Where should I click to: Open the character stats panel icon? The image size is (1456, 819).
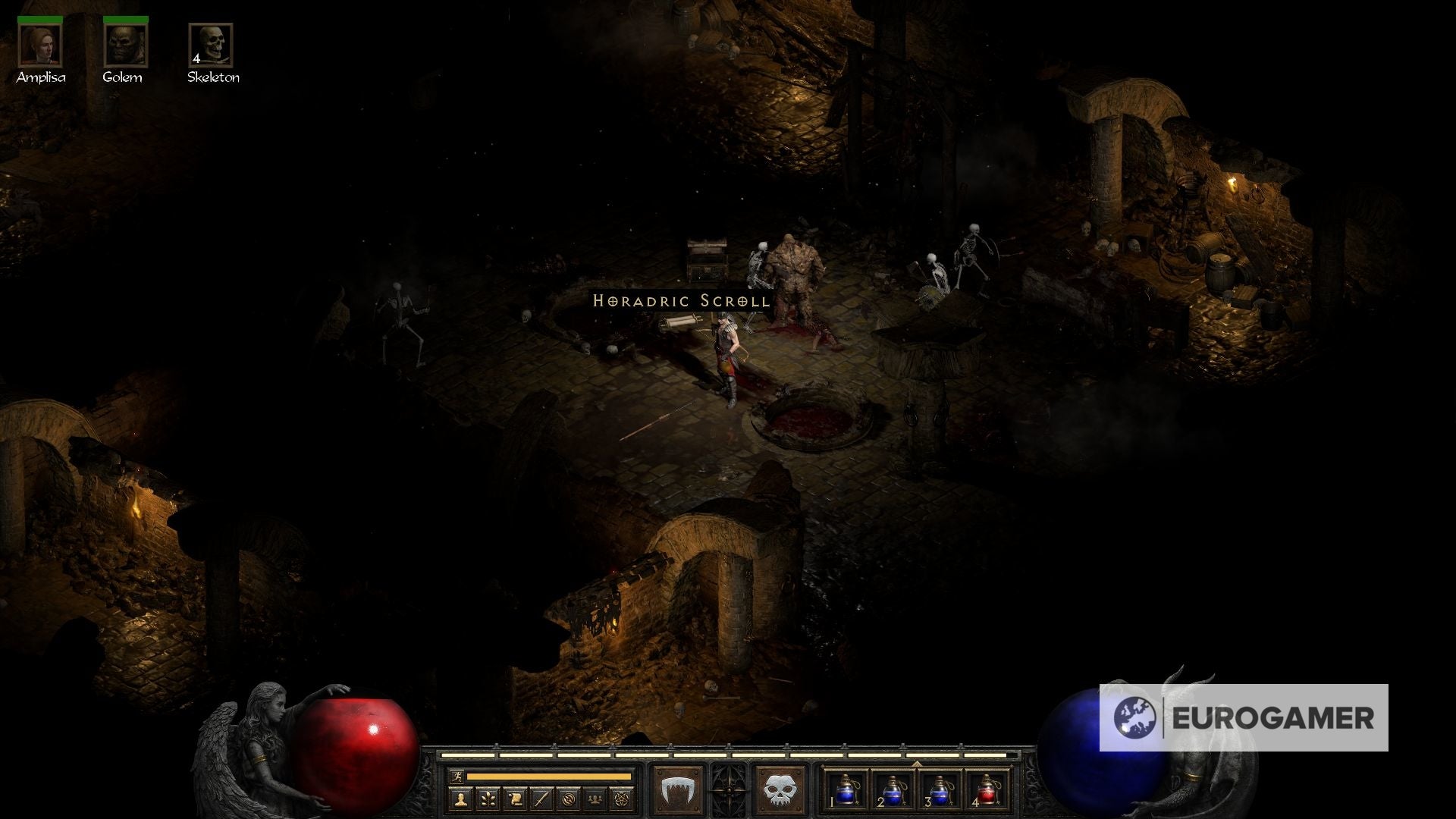coord(462,798)
